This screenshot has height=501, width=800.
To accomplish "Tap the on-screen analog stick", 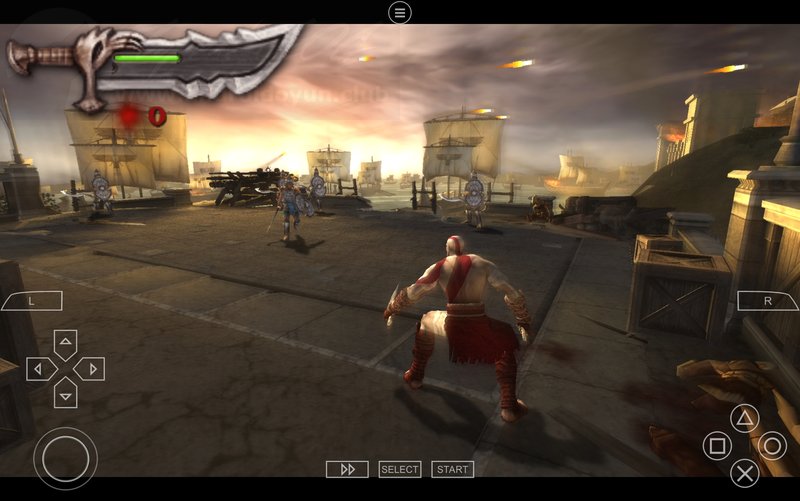I will [x=65, y=458].
